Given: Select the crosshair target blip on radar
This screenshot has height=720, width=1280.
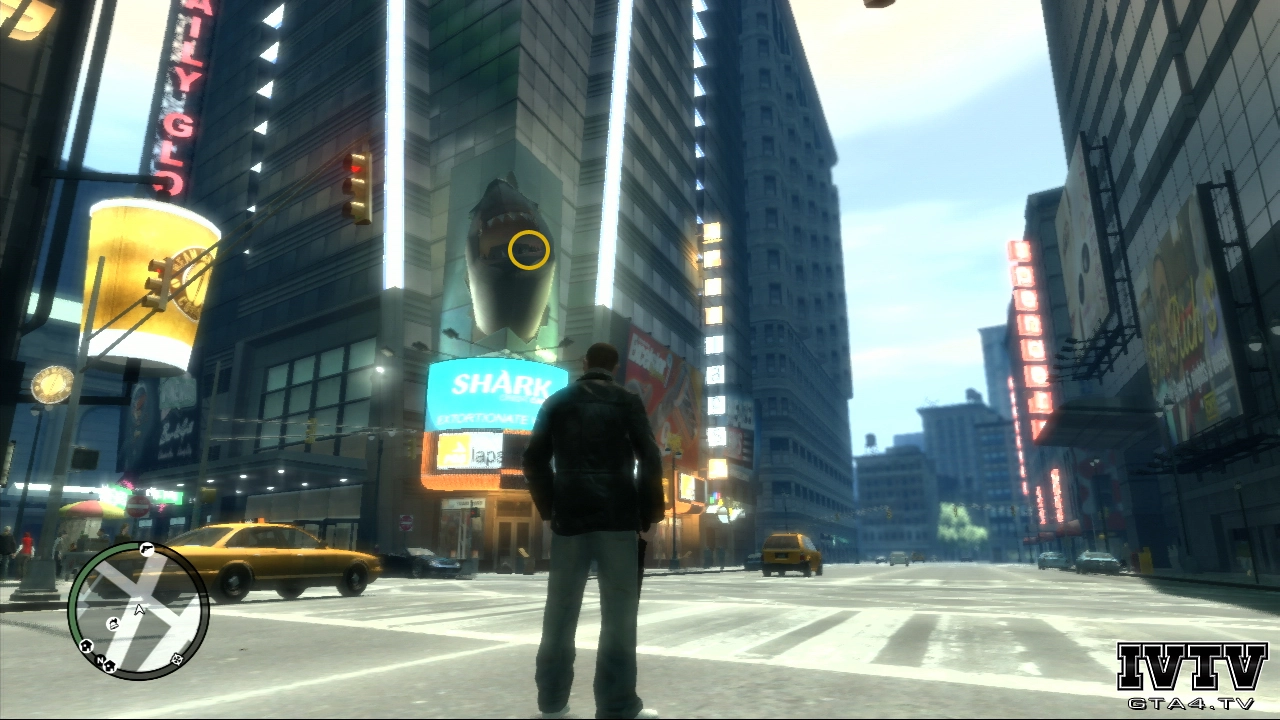Looking at the screenshot, I should (177, 659).
